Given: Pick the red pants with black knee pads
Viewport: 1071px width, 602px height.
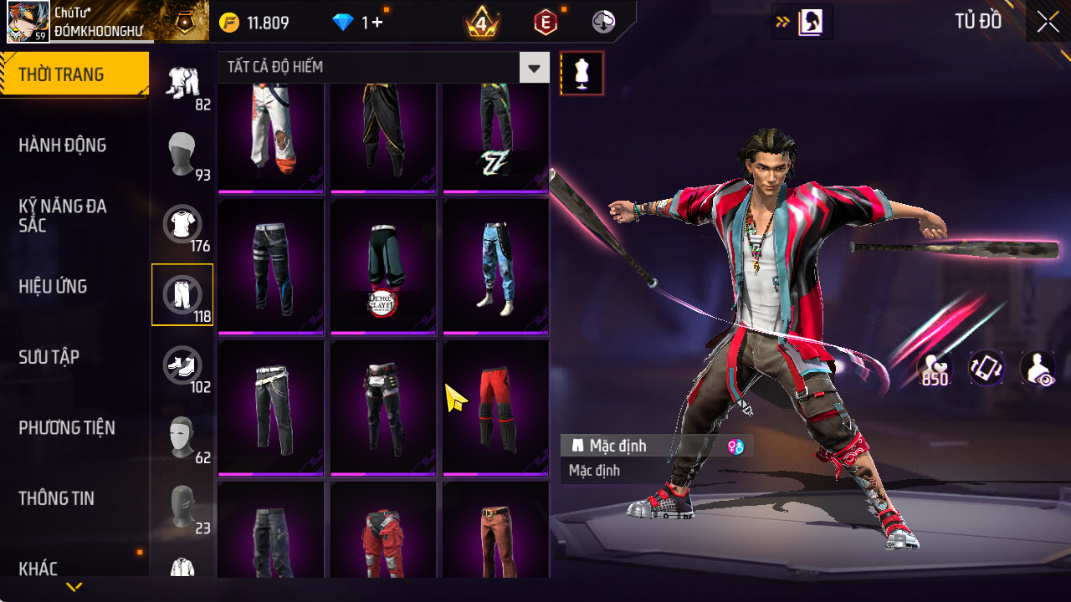Looking at the screenshot, I should (495, 407).
